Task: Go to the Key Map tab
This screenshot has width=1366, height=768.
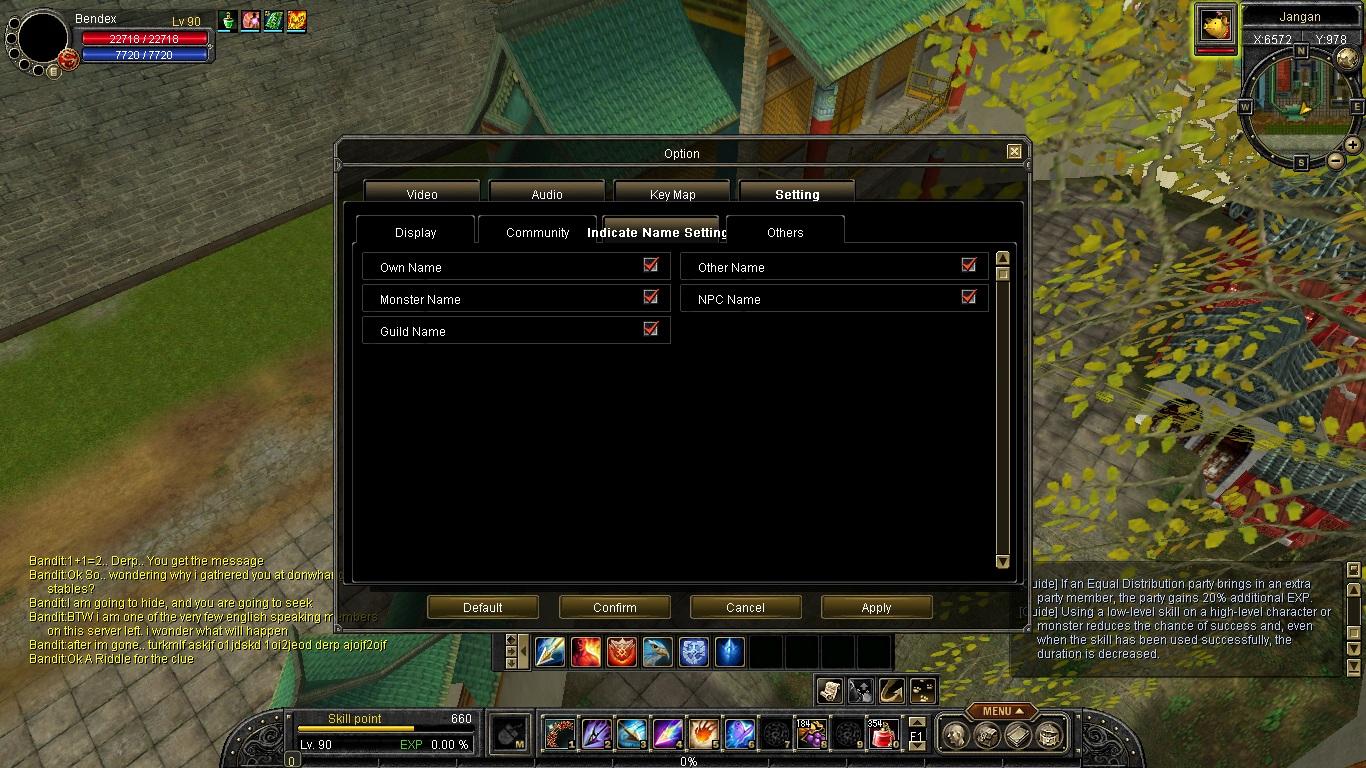Action: 672,194
